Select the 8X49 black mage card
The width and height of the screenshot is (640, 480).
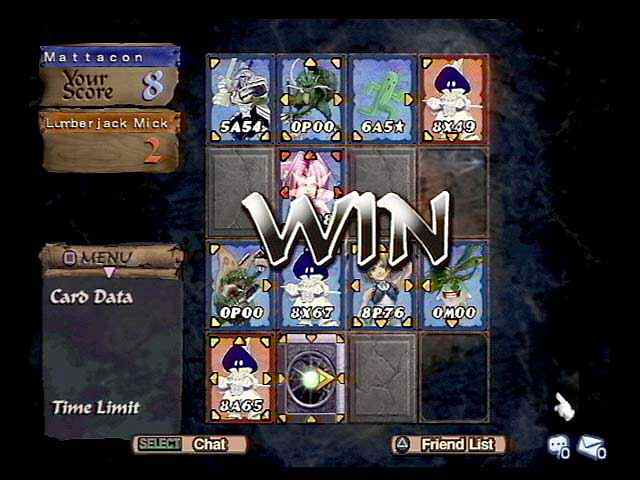(x=453, y=97)
